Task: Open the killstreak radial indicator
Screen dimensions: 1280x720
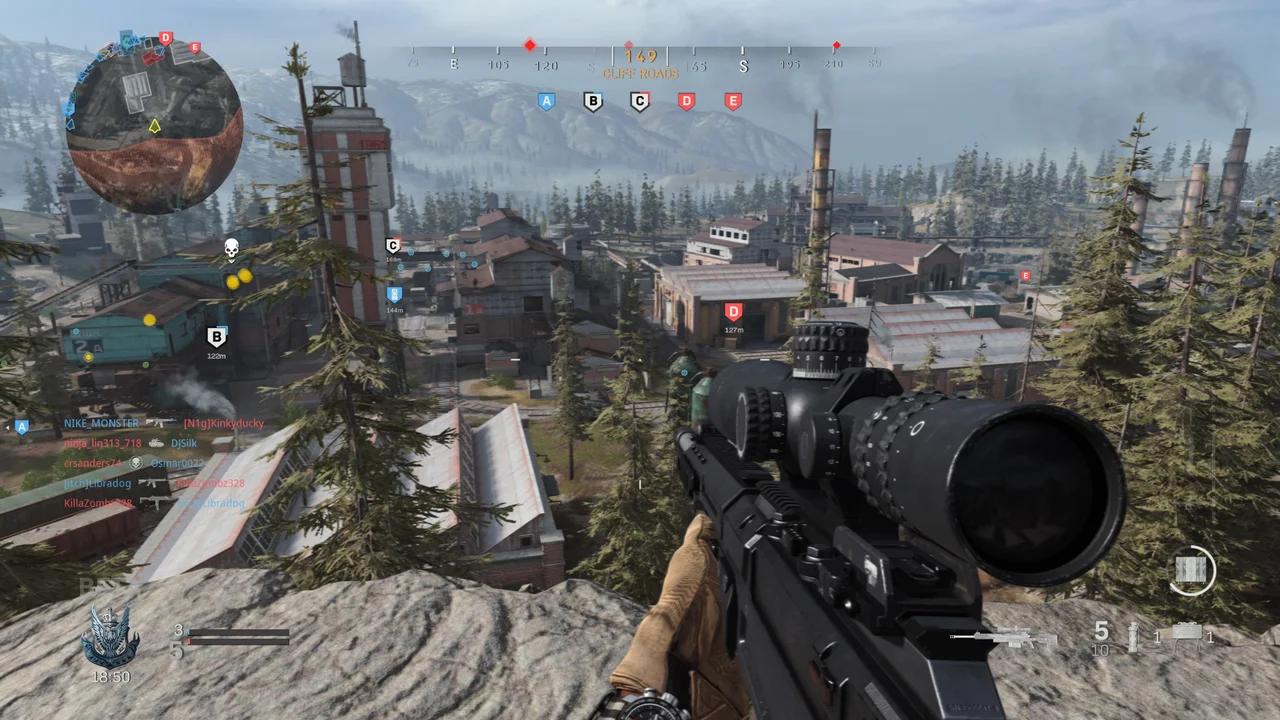Action: click(x=1193, y=571)
